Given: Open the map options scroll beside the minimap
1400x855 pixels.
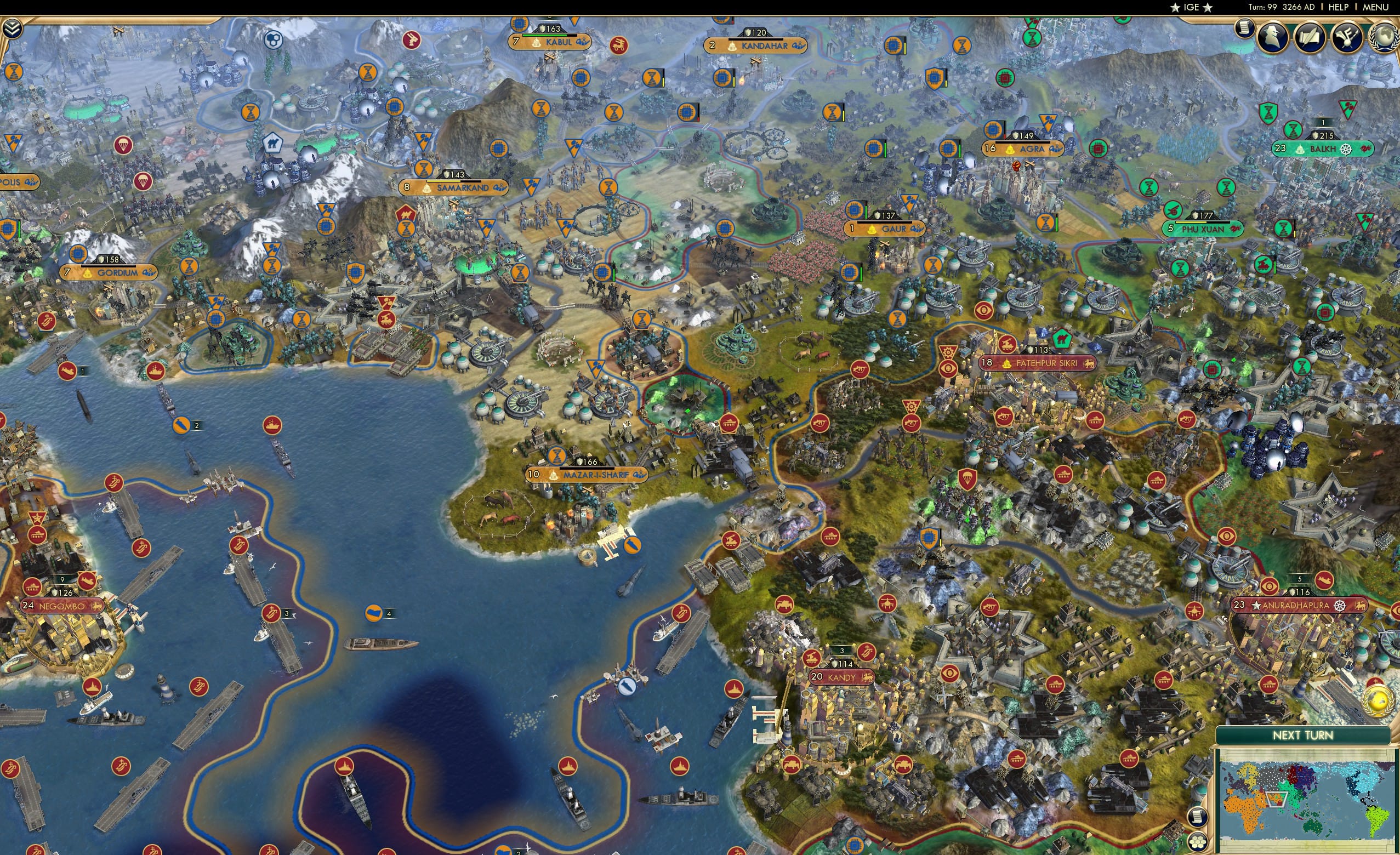Looking at the screenshot, I should pyautogui.click(x=1198, y=818).
